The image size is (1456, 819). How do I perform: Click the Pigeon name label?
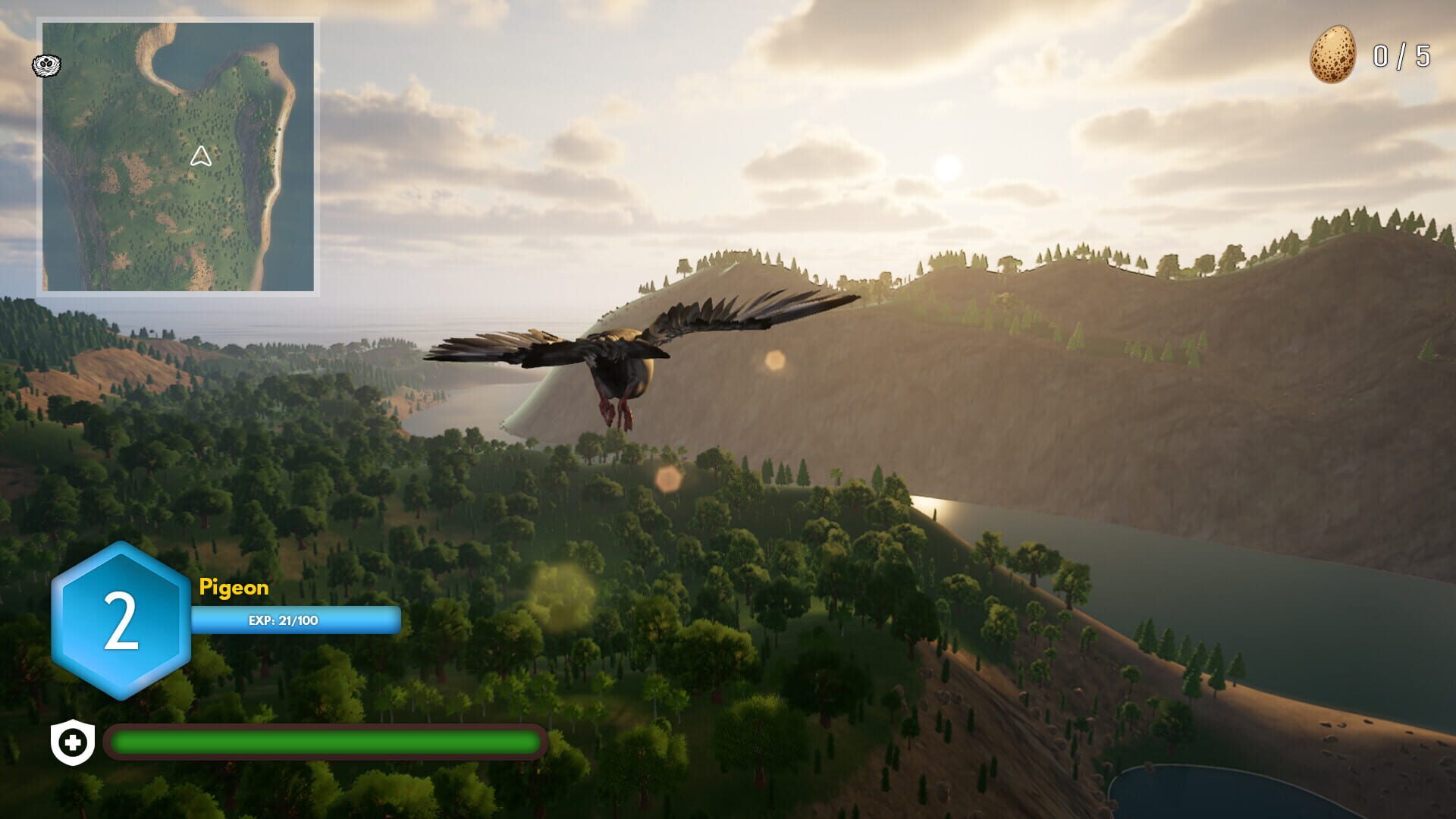[233, 588]
